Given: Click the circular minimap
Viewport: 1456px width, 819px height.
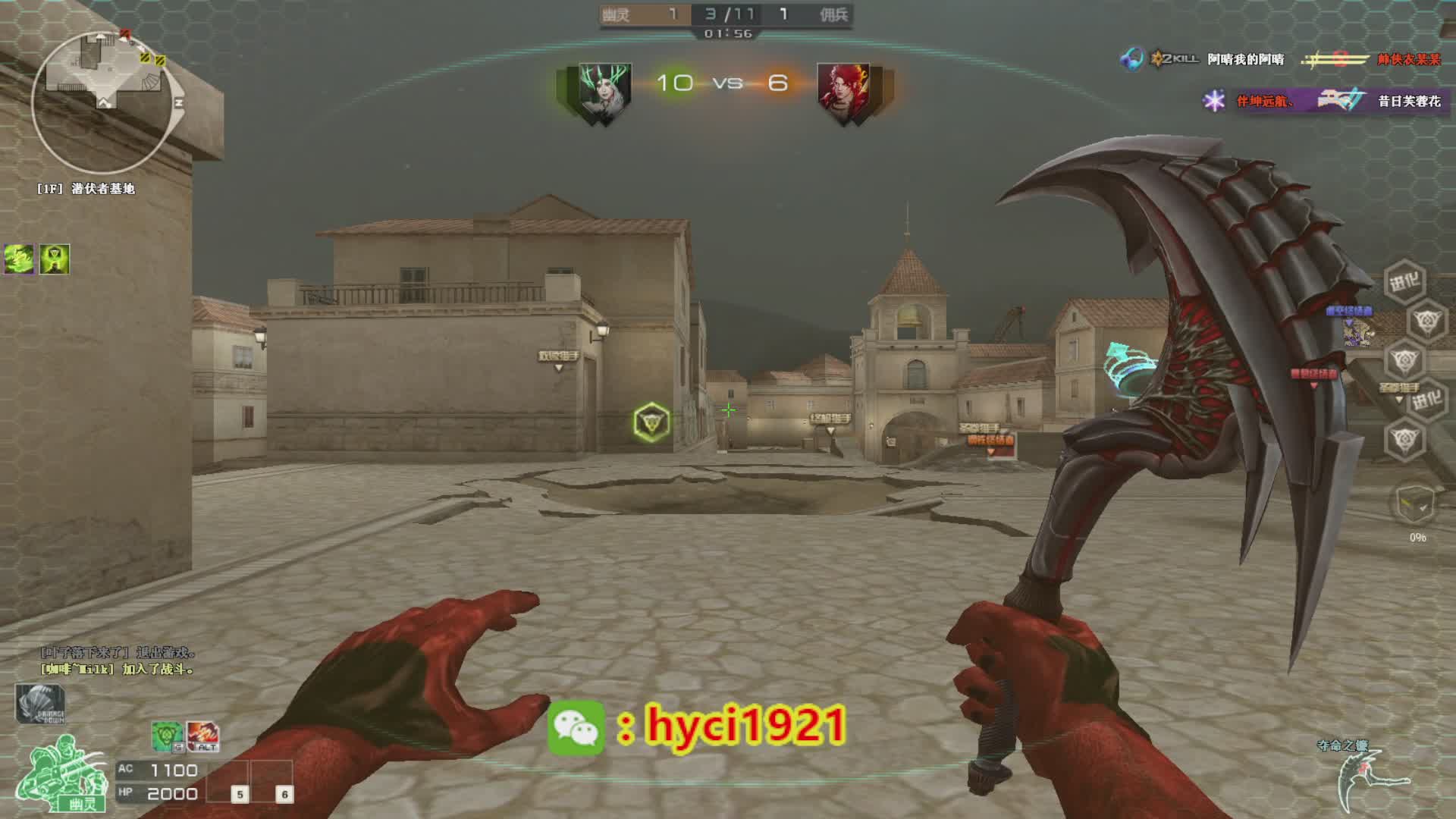Looking at the screenshot, I should pyautogui.click(x=102, y=102).
